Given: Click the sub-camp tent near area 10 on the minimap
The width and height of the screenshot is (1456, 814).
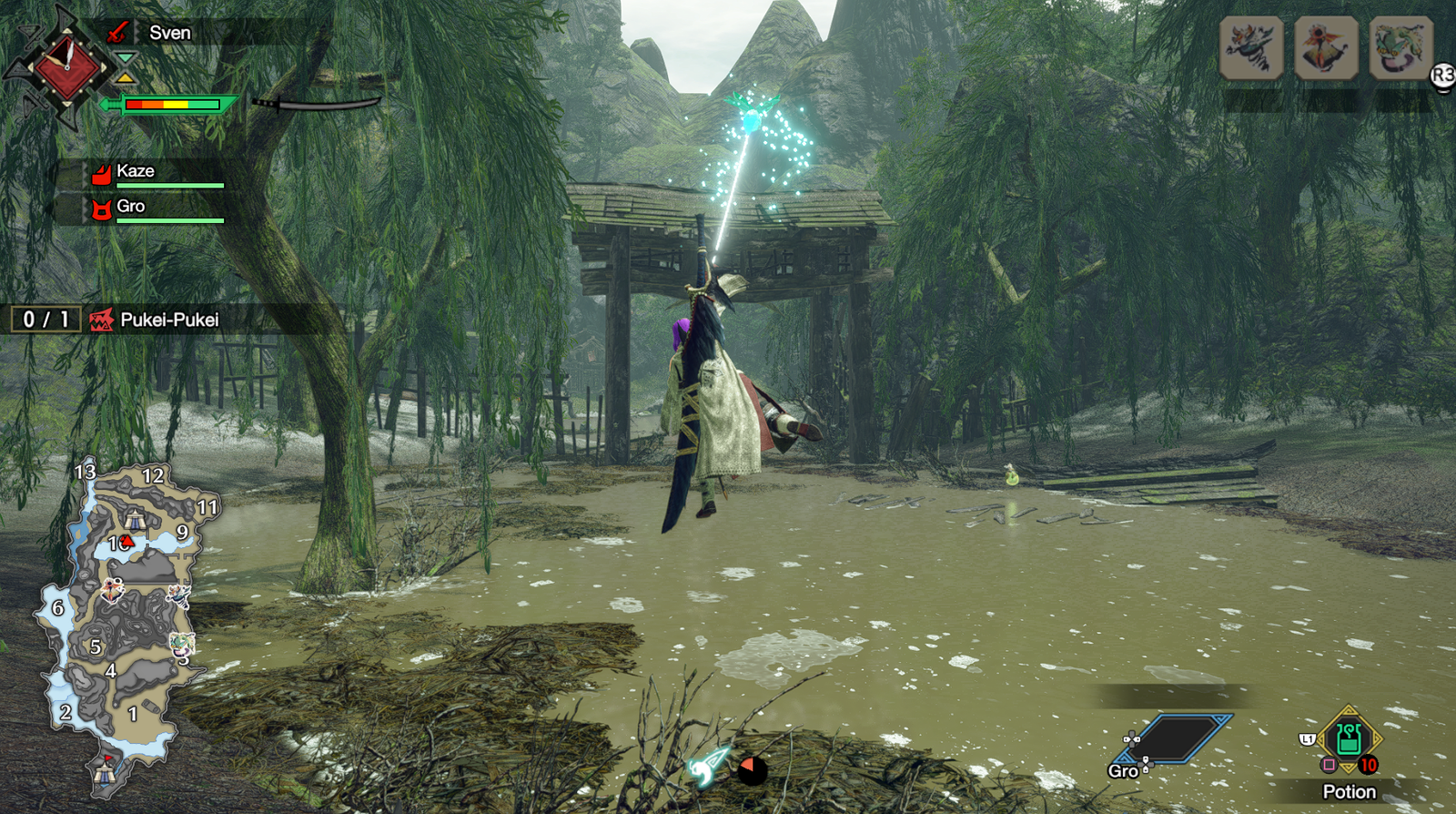Looking at the screenshot, I should (136, 520).
